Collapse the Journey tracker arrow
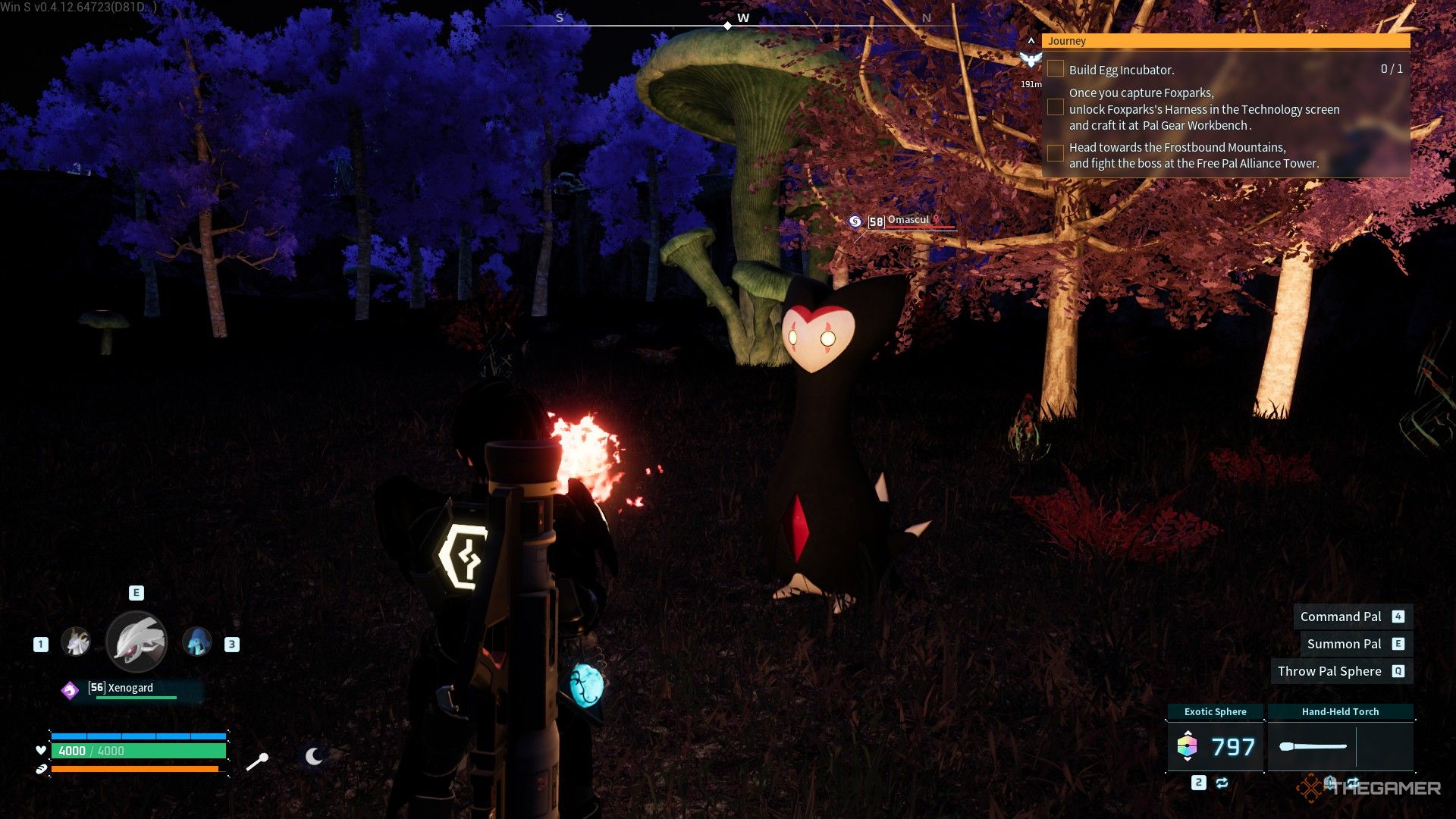The height and width of the screenshot is (819, 1456). 1031,41
